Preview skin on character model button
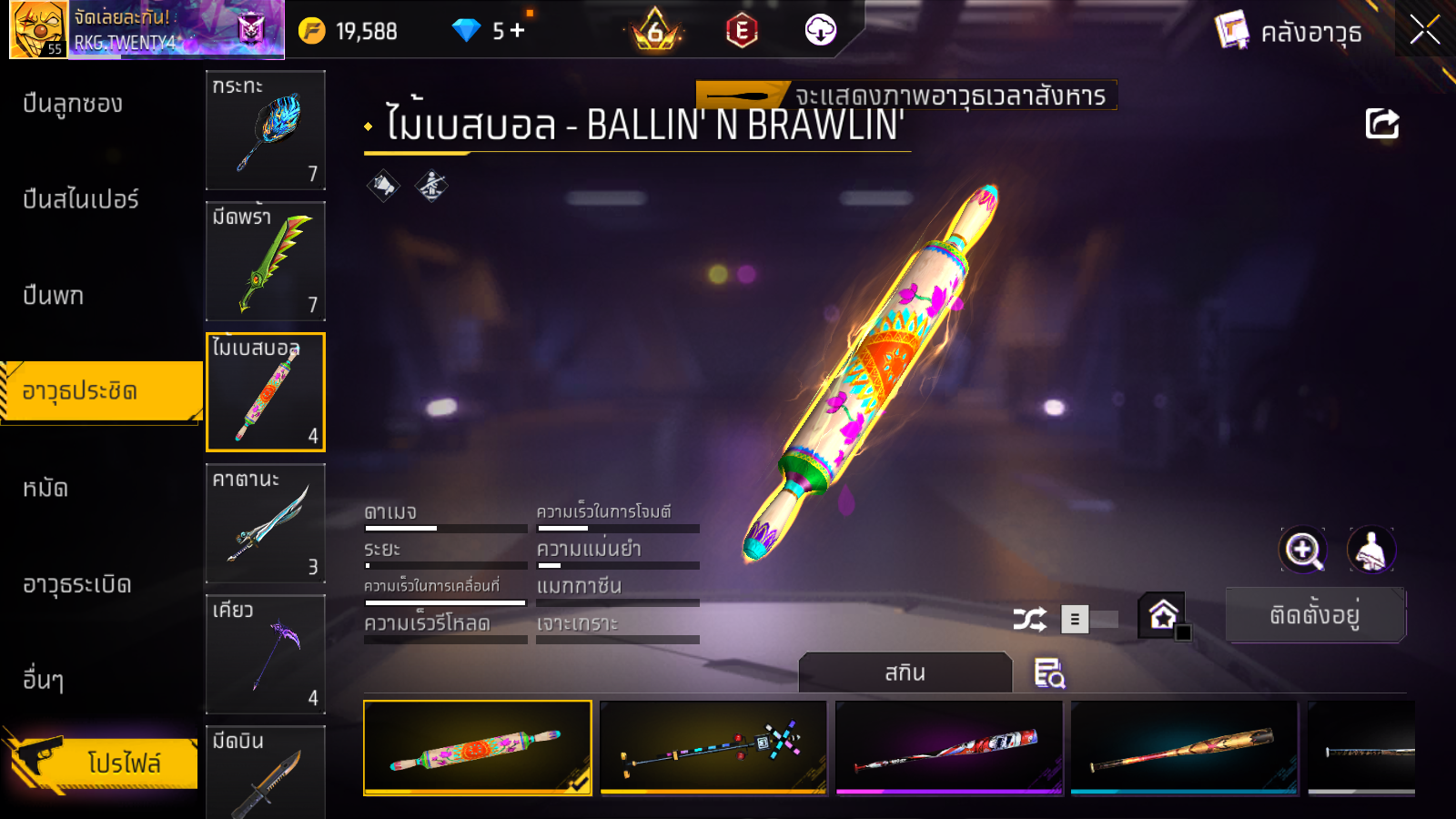 (x=1370, y=550)
